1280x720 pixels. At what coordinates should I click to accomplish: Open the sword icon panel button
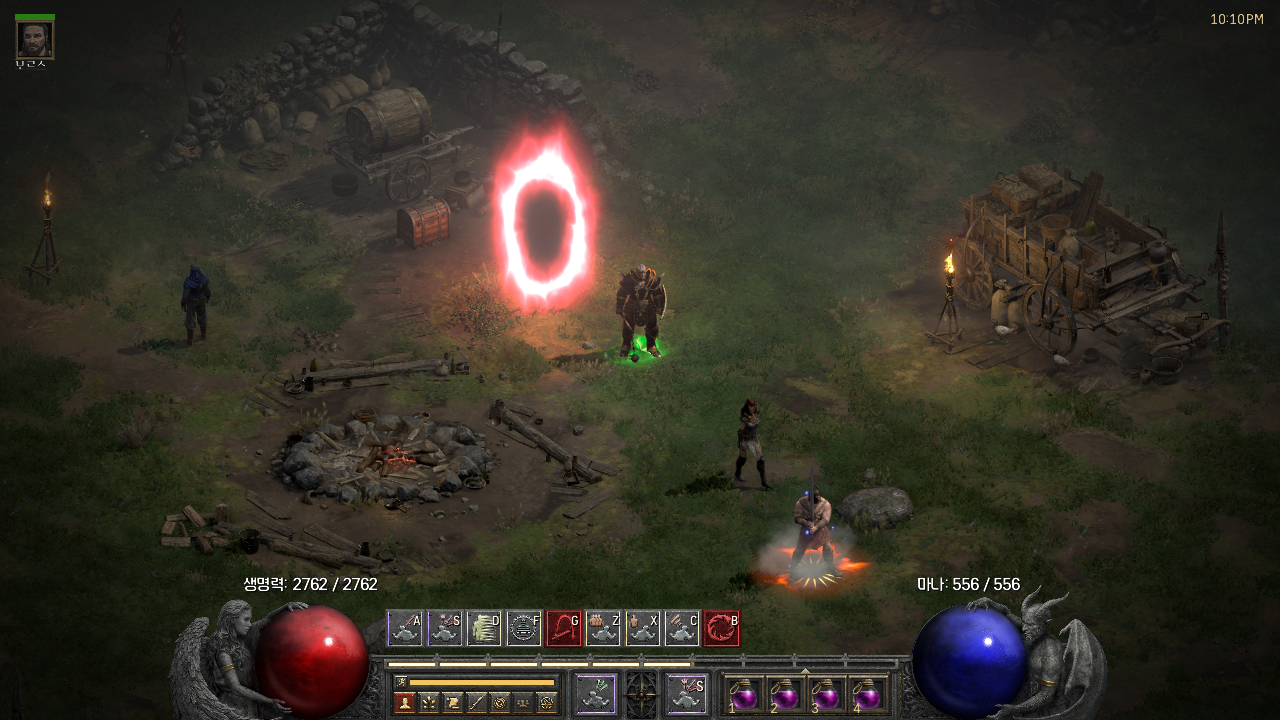point(476,702)
